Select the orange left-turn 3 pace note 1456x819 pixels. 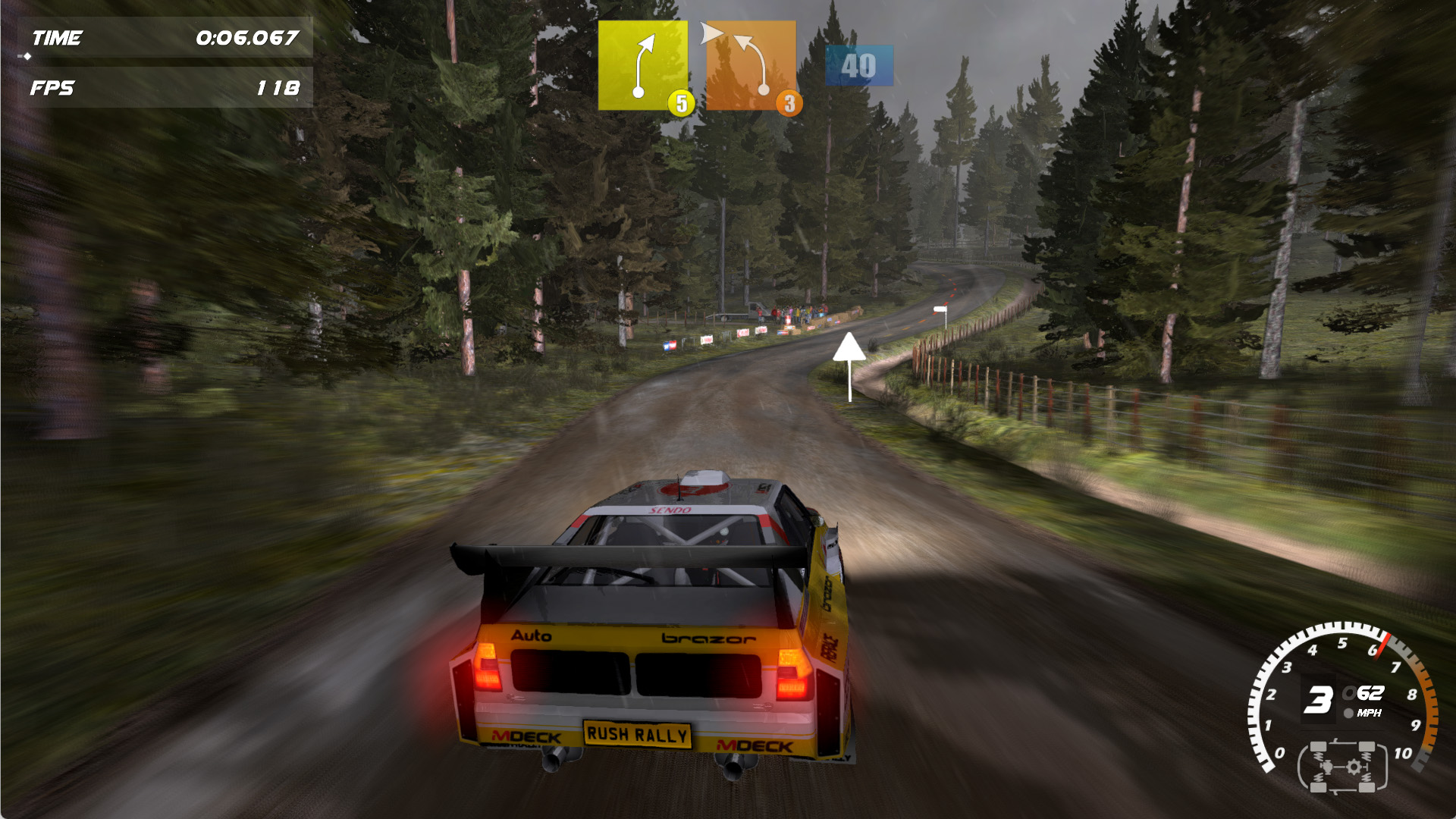point(751,65)
